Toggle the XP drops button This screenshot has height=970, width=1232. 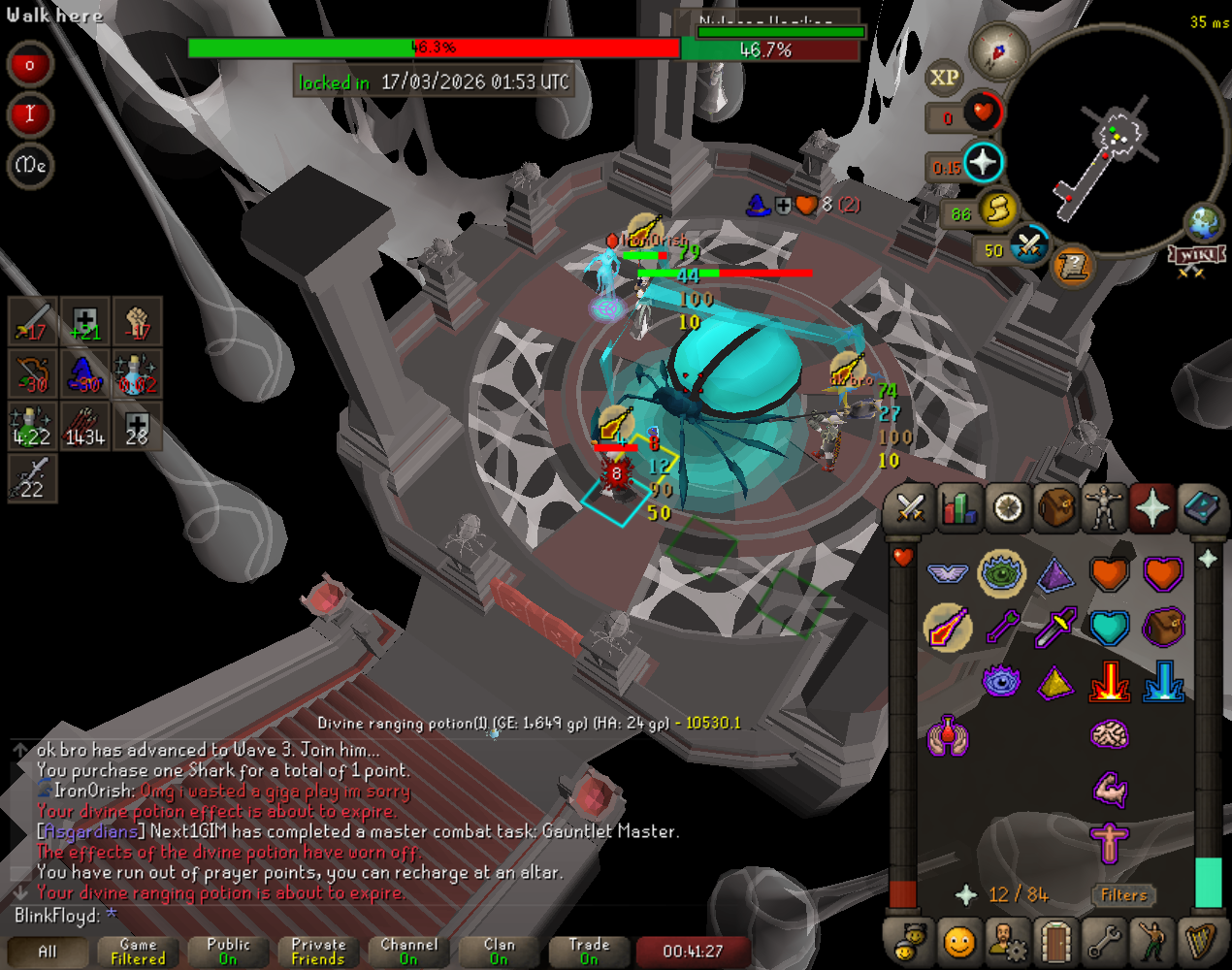(x=944, y=78)
